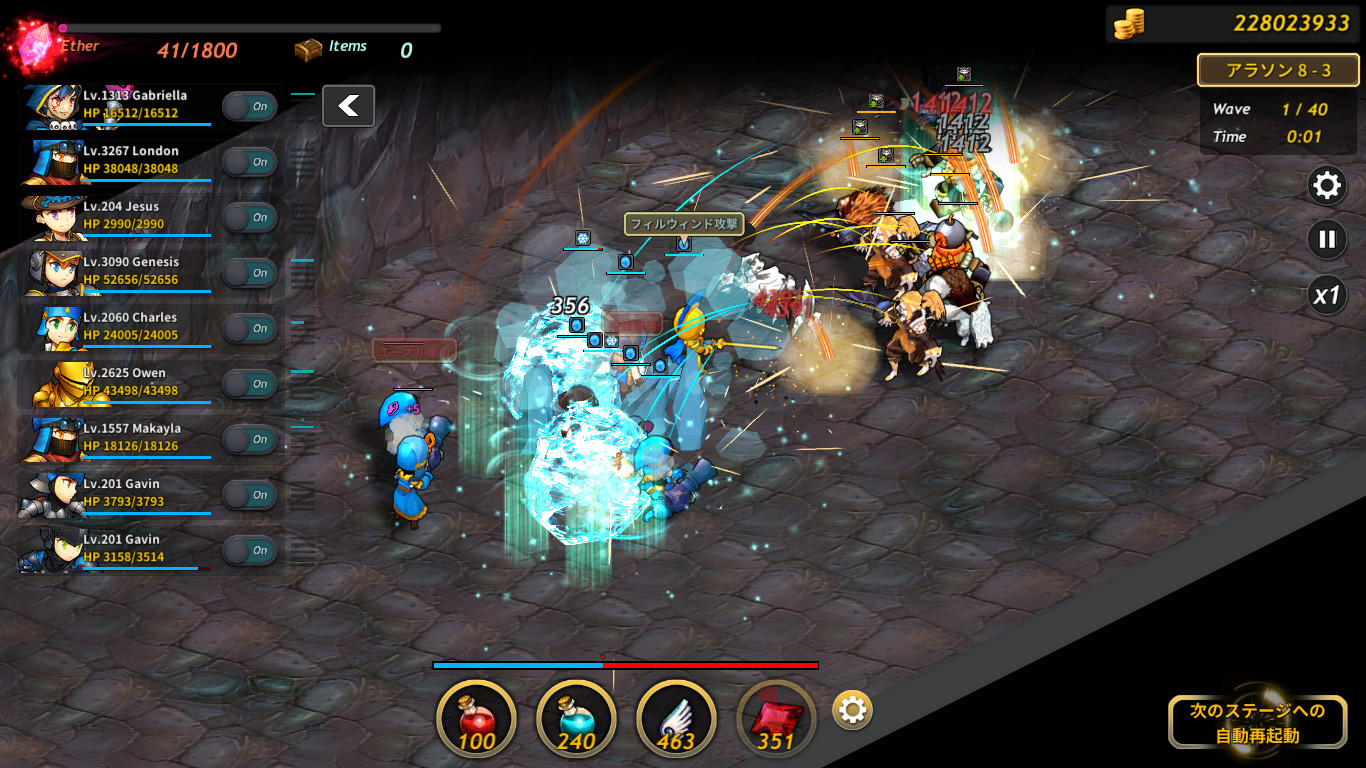Click the auto-restart next stage button
1366x768 pixels.
point(1256,723)
